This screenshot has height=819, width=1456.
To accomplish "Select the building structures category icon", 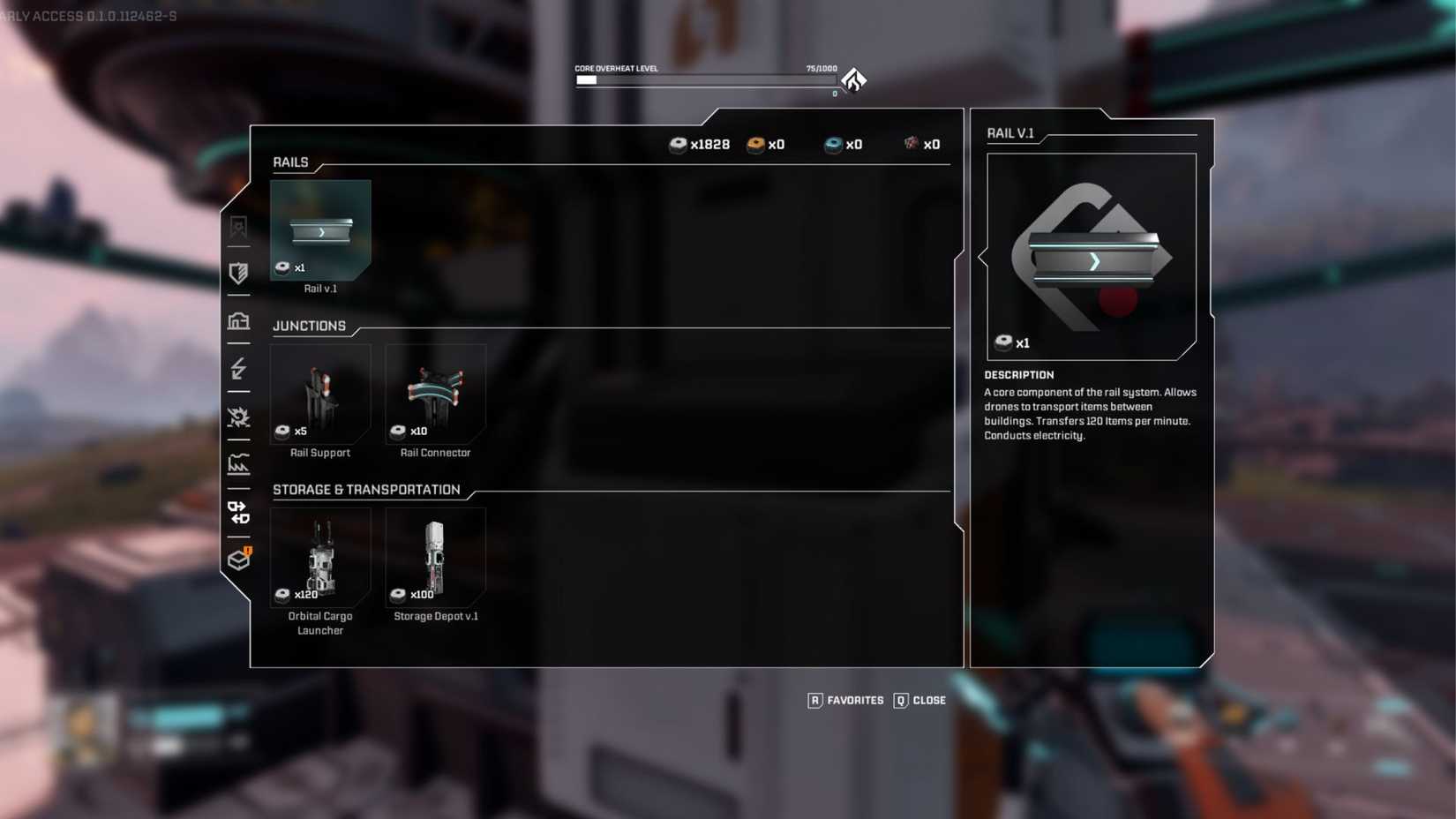I will click(238, 322).
